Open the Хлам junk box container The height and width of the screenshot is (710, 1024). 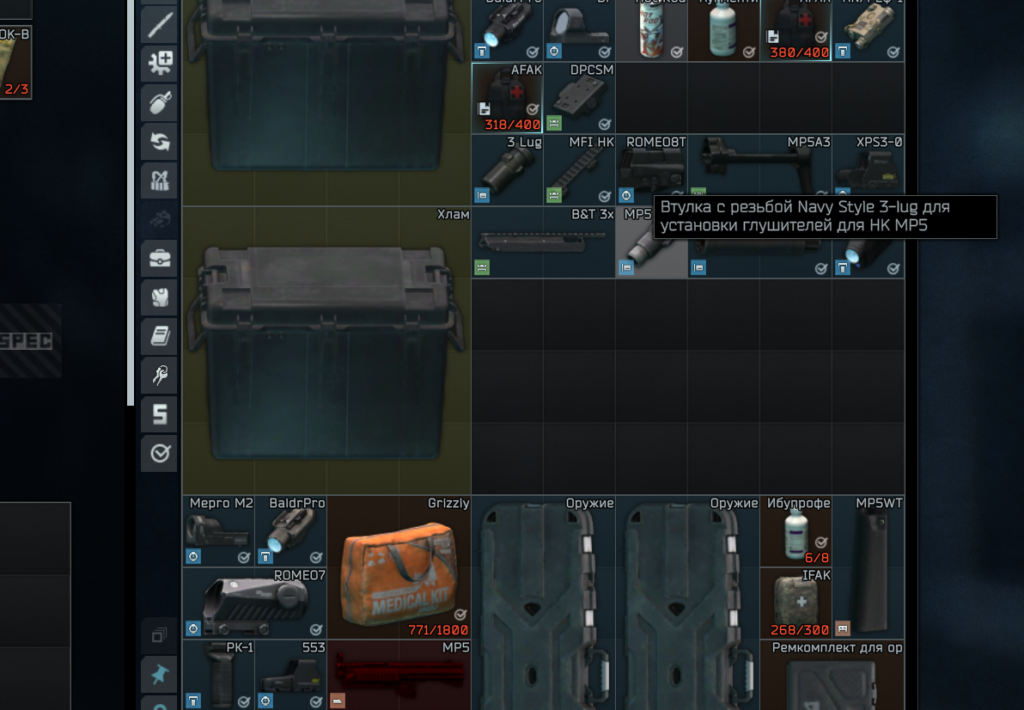326,350
